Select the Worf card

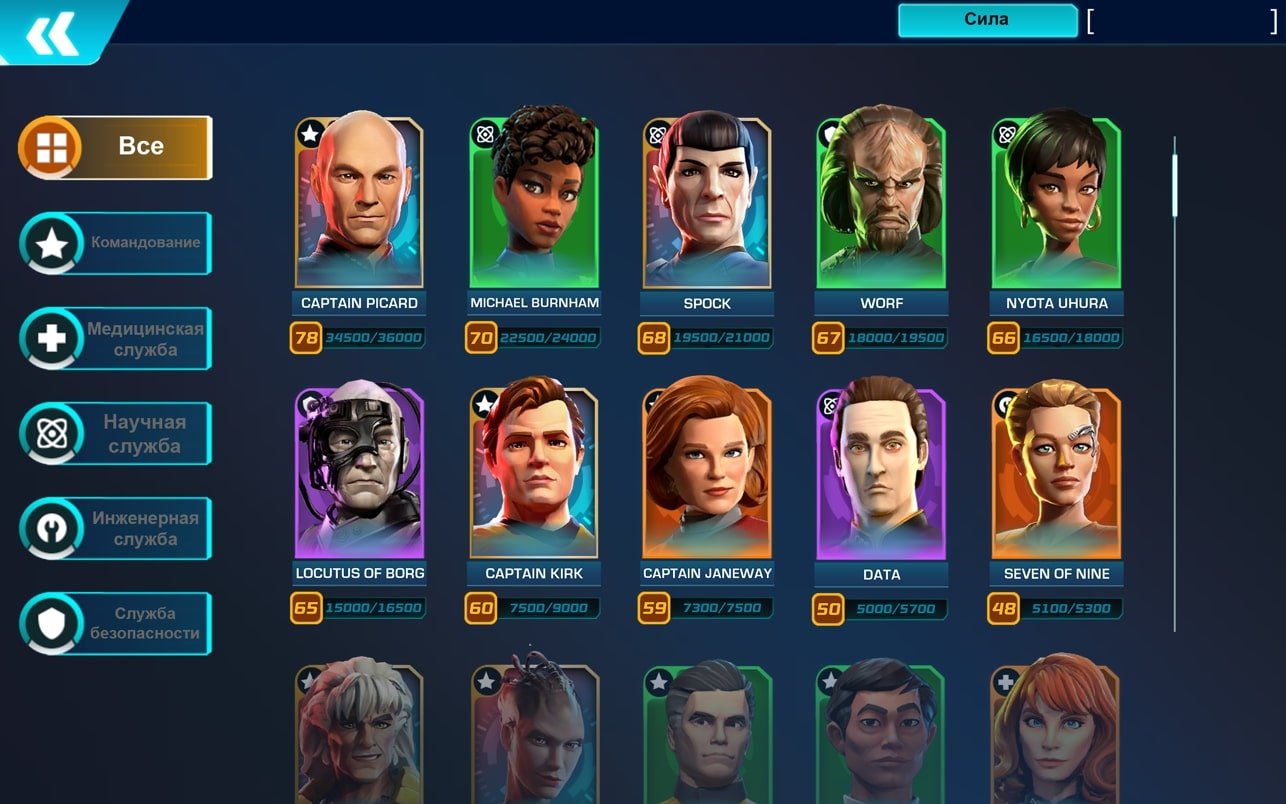click(x=881, y=203)
